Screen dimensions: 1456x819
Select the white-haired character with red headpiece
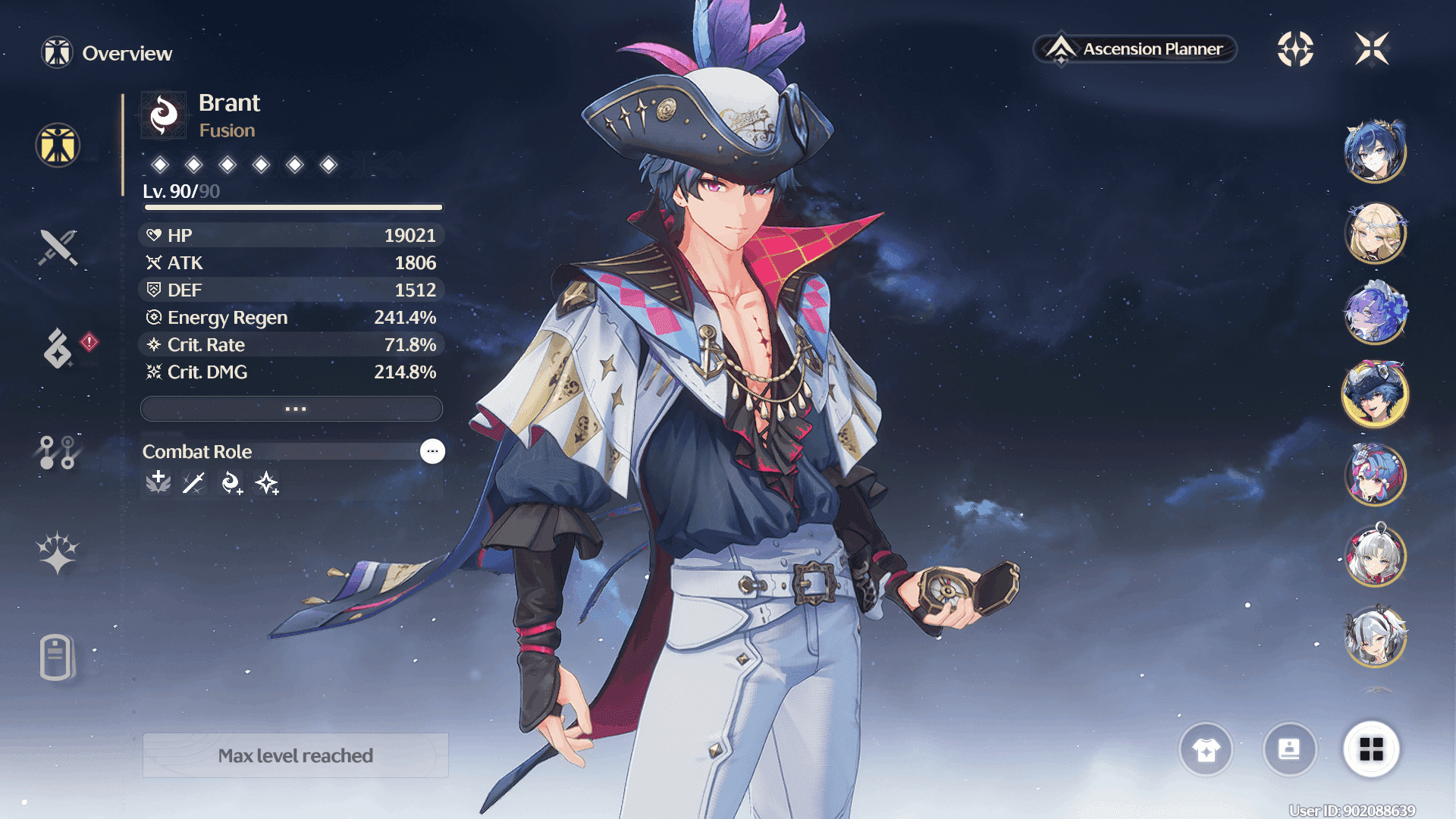1375,556
